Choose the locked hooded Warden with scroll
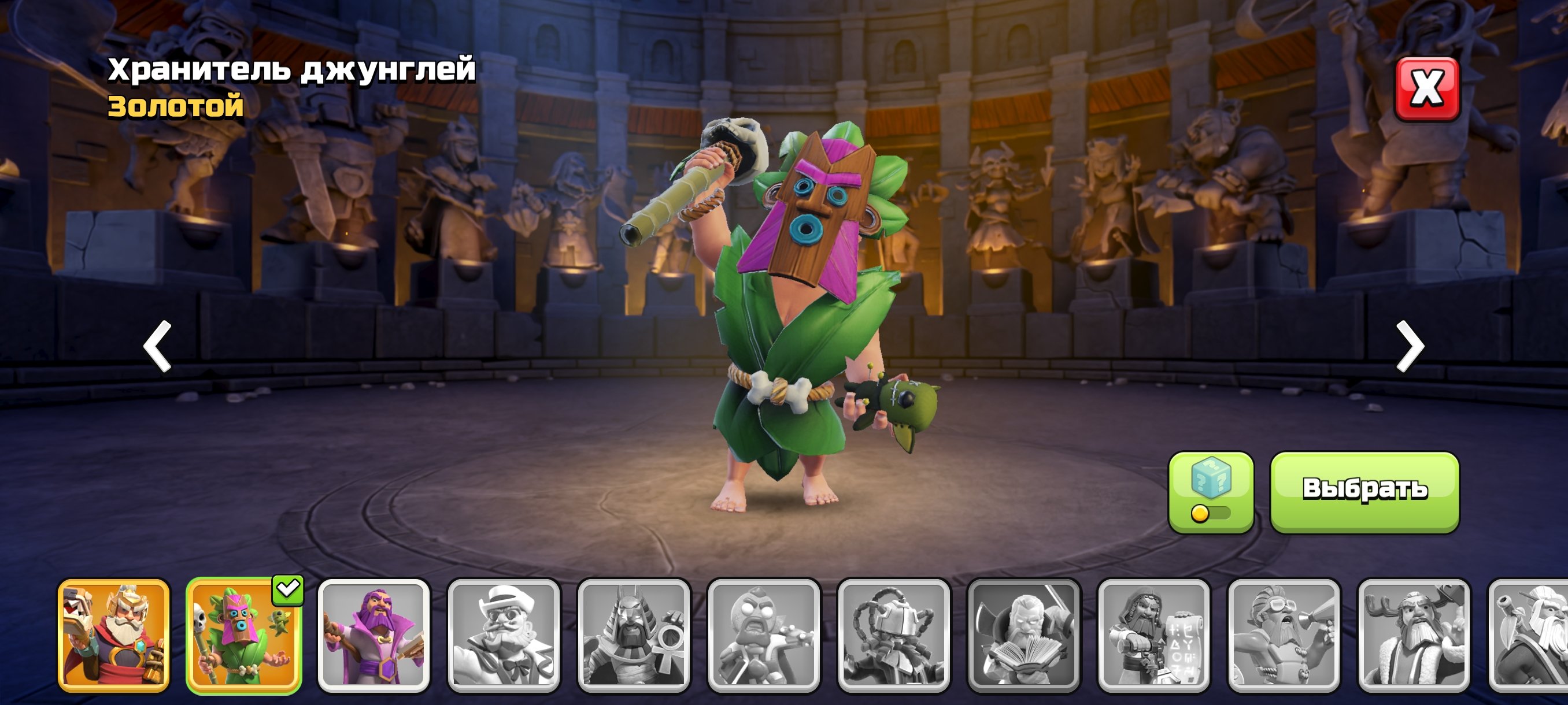 (1153, 636)
